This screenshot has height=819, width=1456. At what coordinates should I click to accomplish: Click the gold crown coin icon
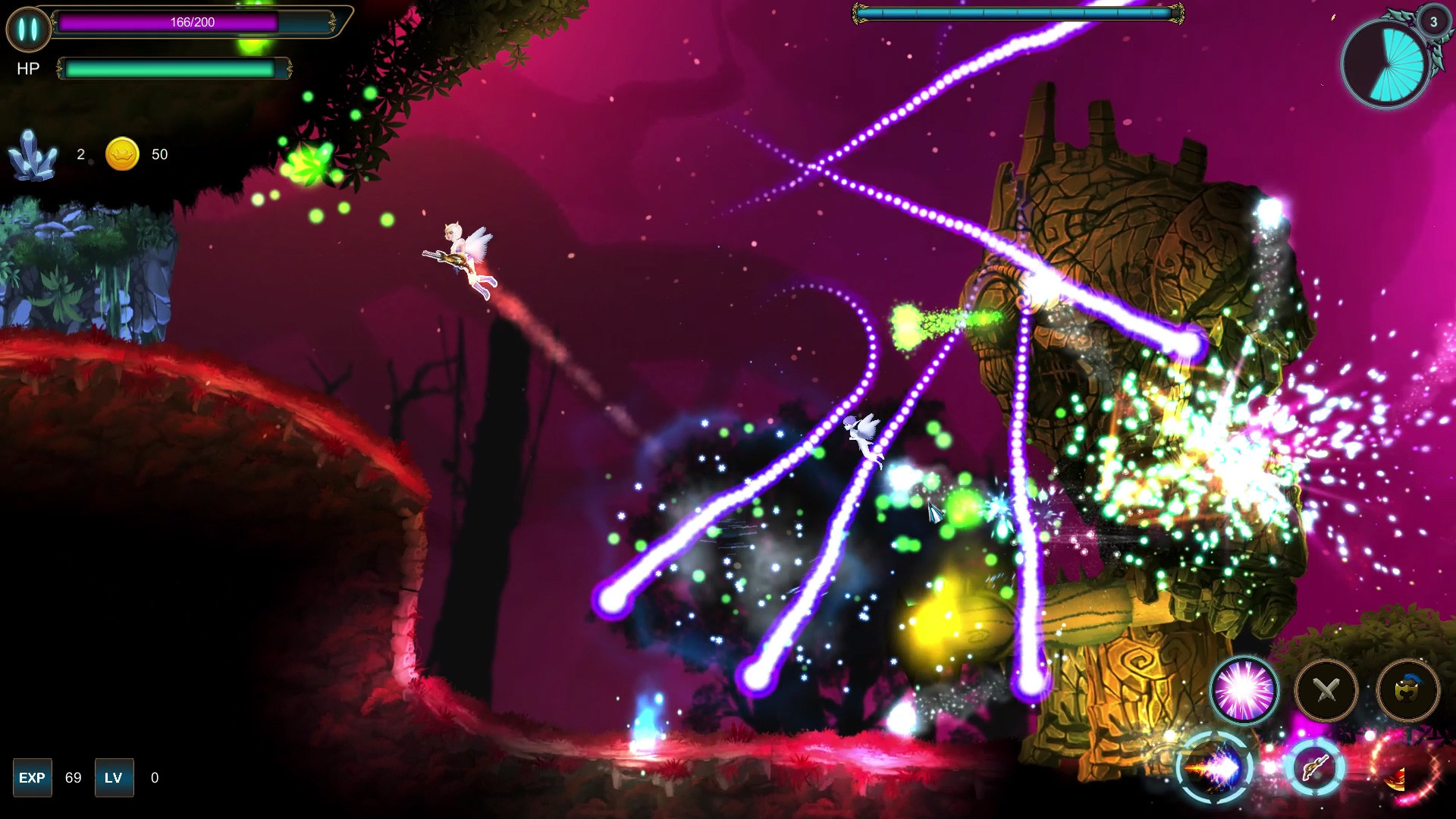pyautogui.click(x=121, y=155)
